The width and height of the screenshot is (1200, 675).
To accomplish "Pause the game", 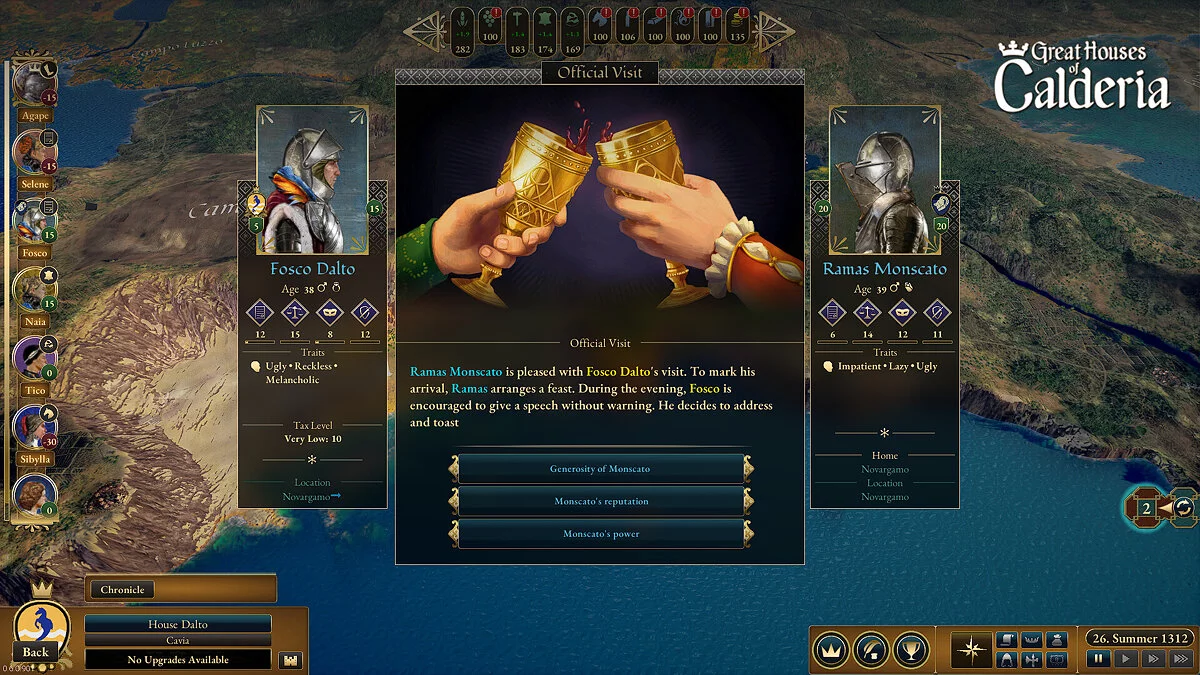I will (1098, 659).
